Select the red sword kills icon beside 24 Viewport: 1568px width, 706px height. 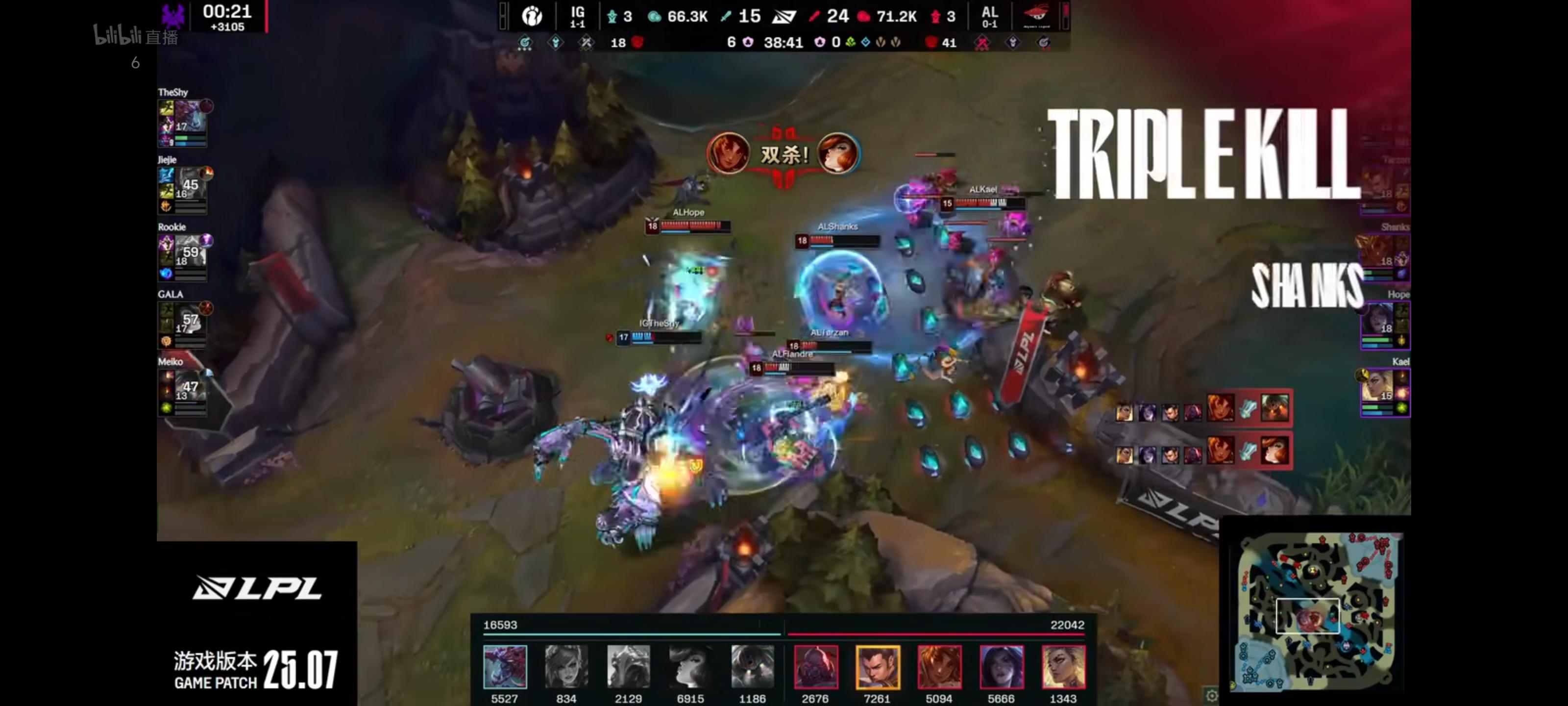click(814, 16)
